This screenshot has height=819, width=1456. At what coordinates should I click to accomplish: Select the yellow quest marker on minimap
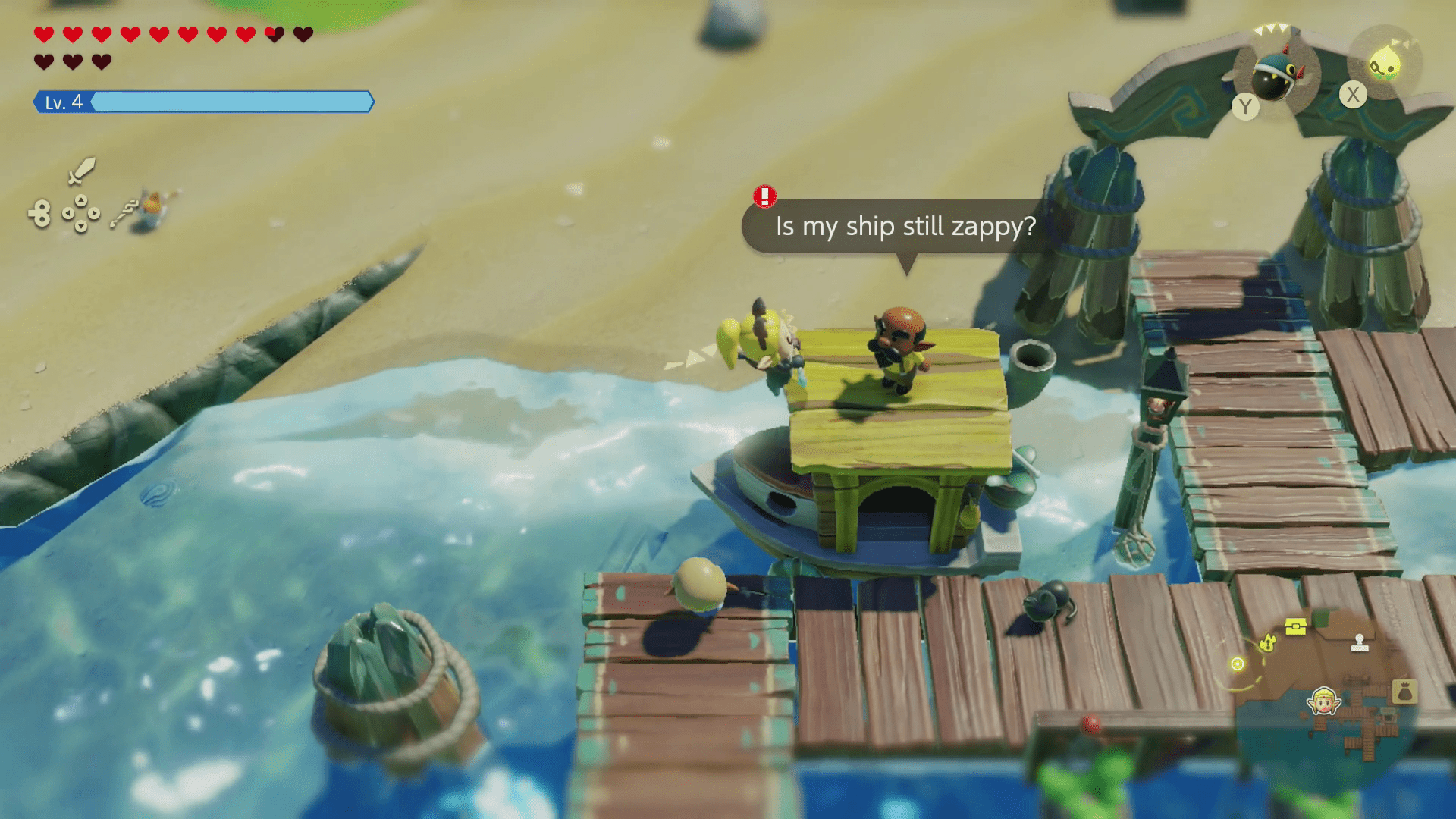point(1267,644)
